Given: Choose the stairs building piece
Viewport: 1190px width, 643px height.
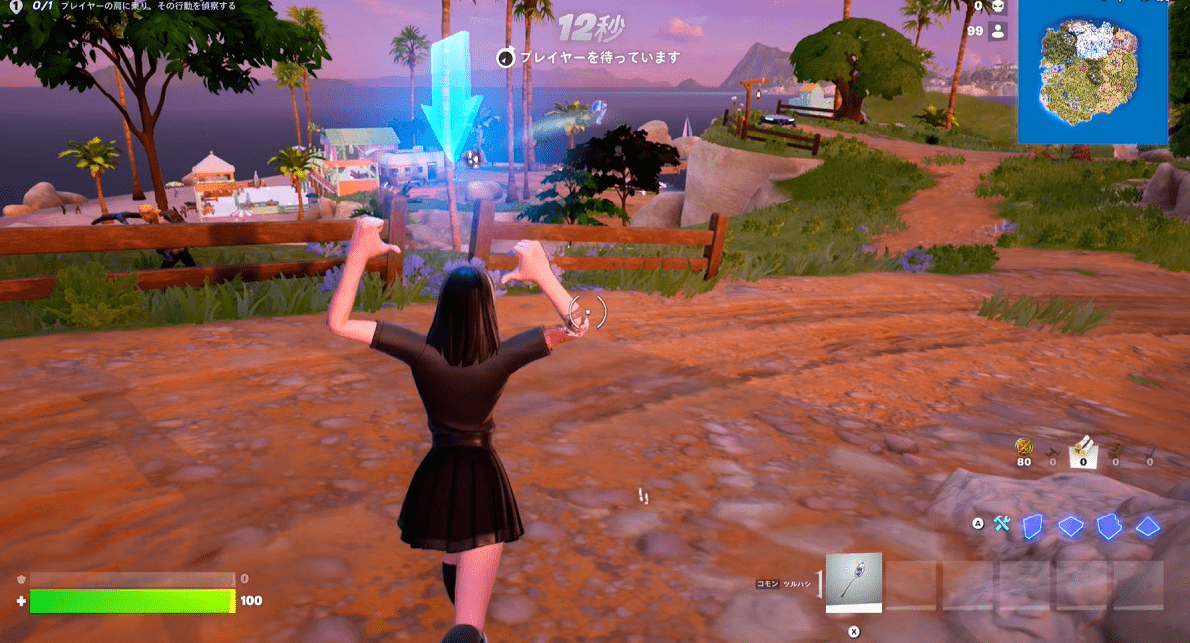Looking at the screenshot, I should click(1109, 526).
